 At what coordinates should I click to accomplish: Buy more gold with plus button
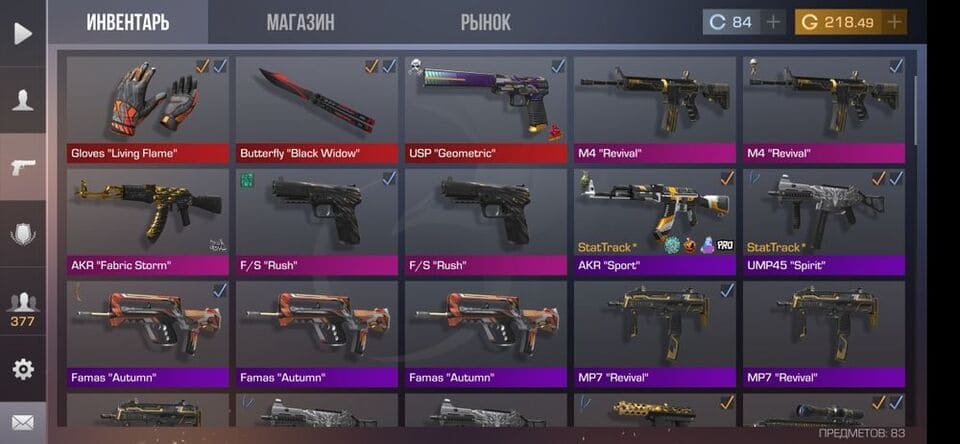point(894,22)
